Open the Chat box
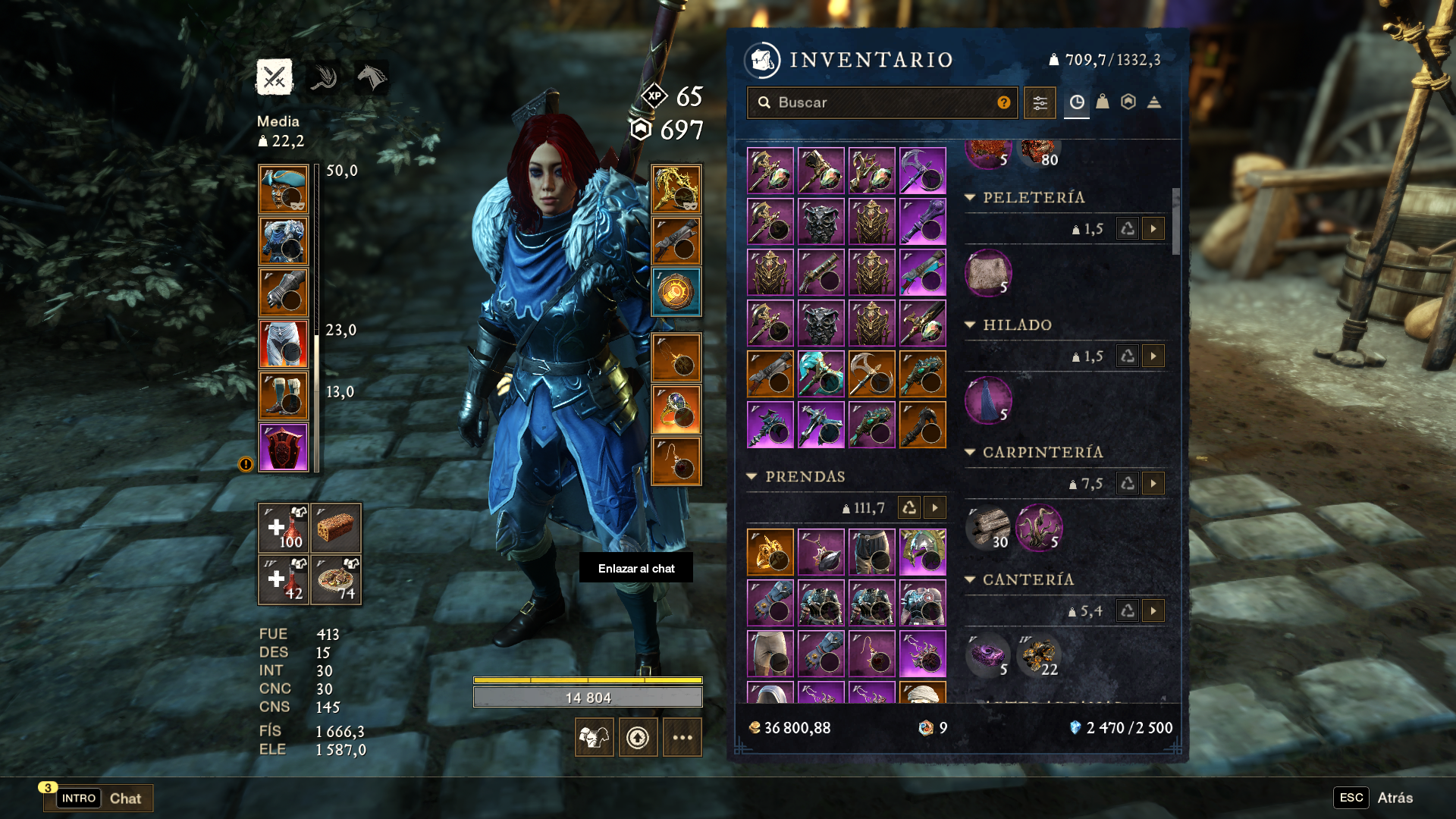This screenshot has width=1456, height=819. click(x=99, y=798)
